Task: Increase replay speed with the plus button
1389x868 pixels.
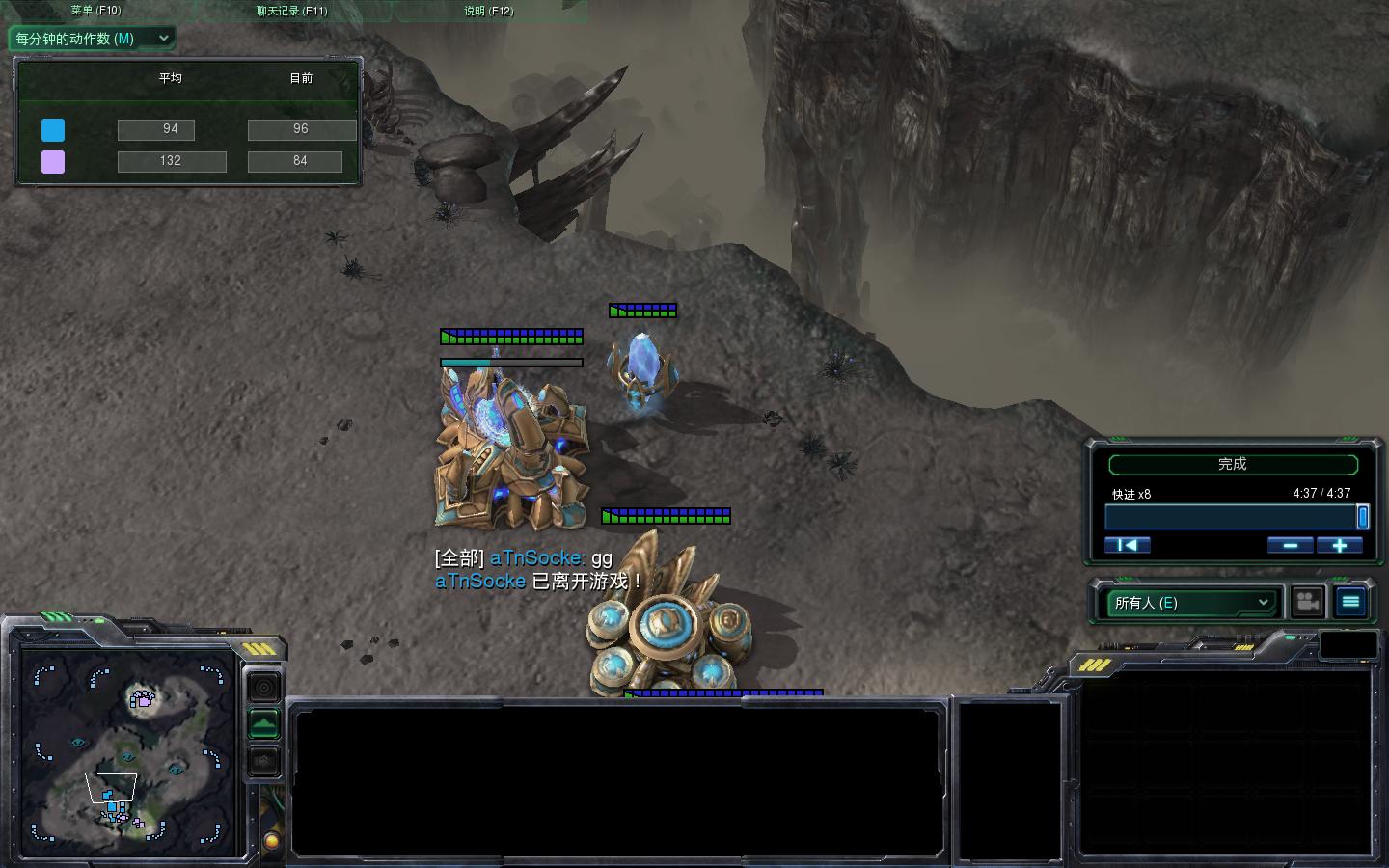Action: [1339, 545]
